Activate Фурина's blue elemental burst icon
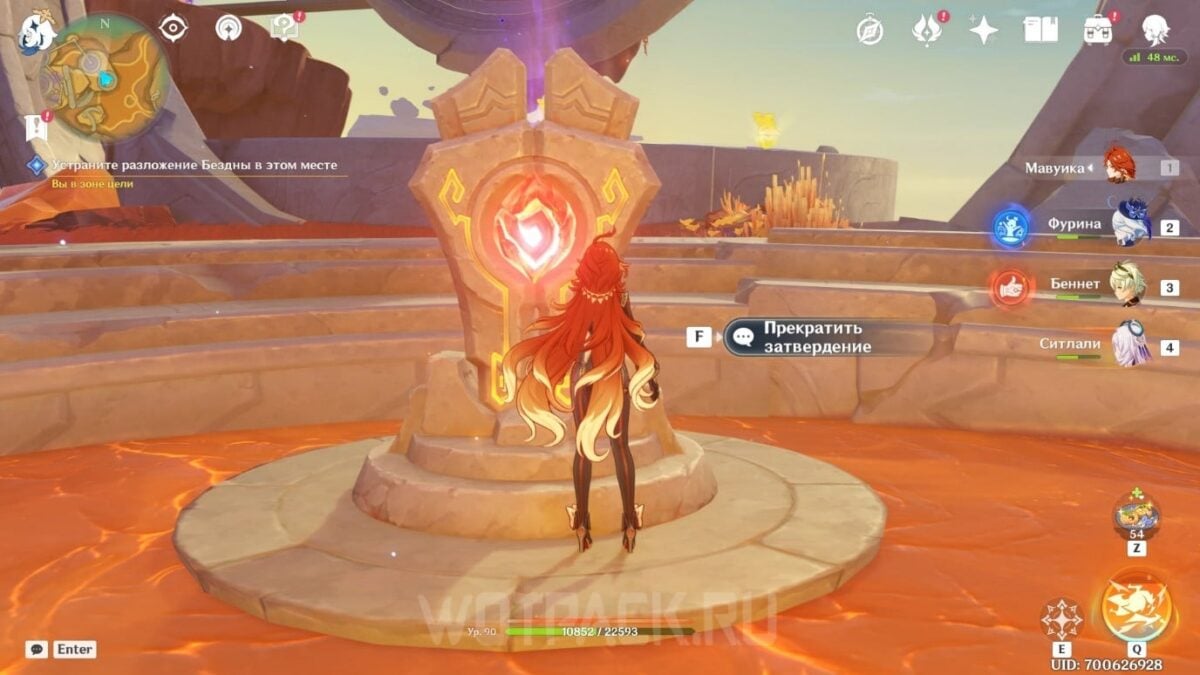This screenshot has width=1200, height=675. [1011, 228]
